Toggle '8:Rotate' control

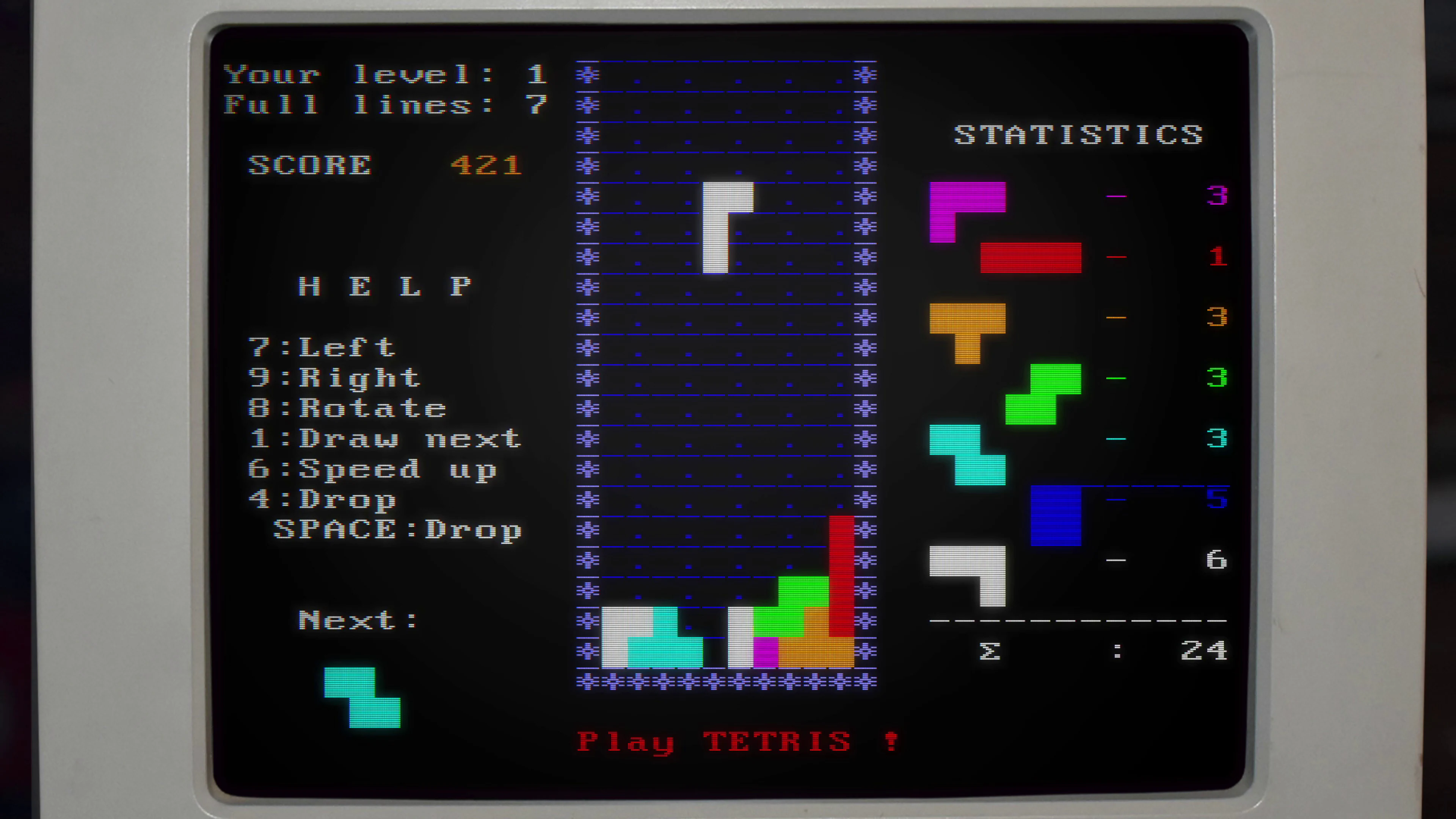point(348,408)
